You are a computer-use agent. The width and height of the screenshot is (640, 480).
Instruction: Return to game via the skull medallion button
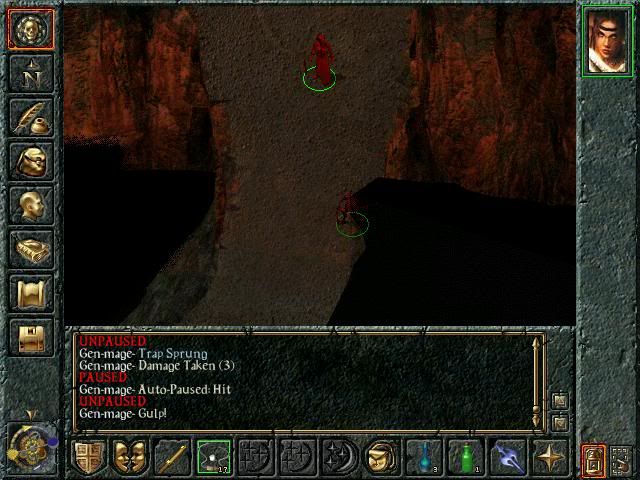click(x=31, y=28)
